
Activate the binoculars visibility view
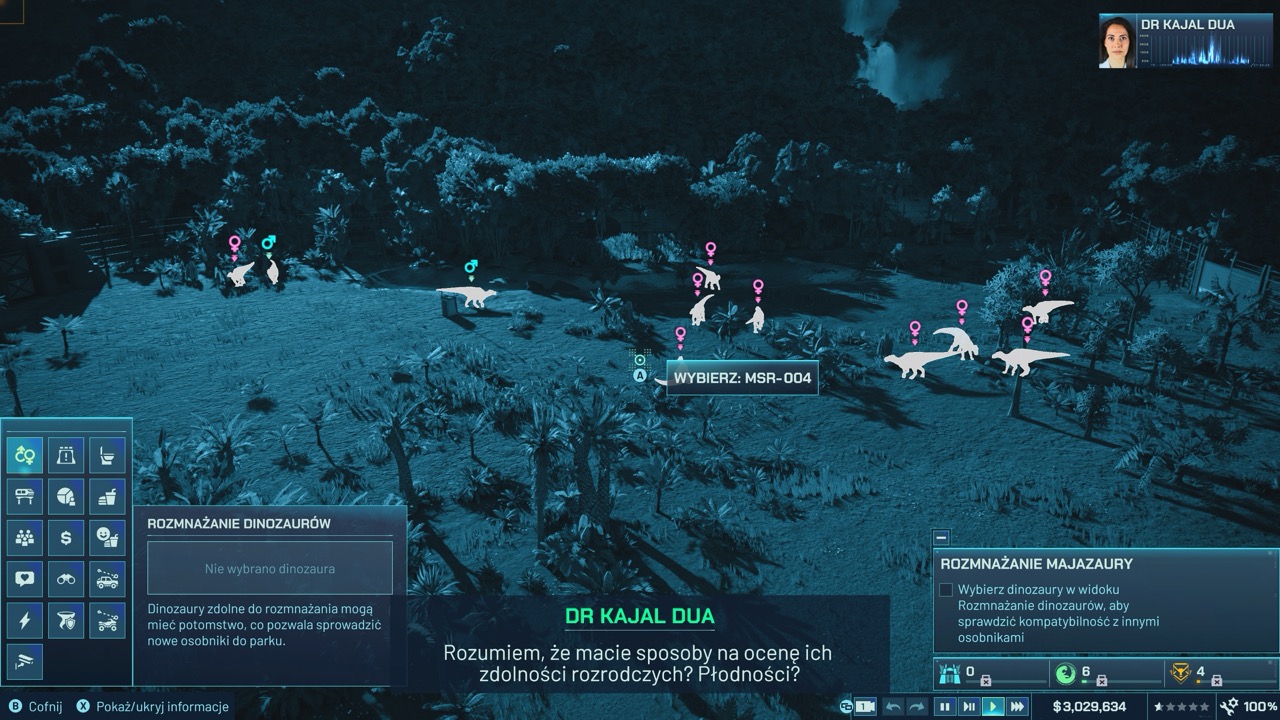tap(66, 578)
